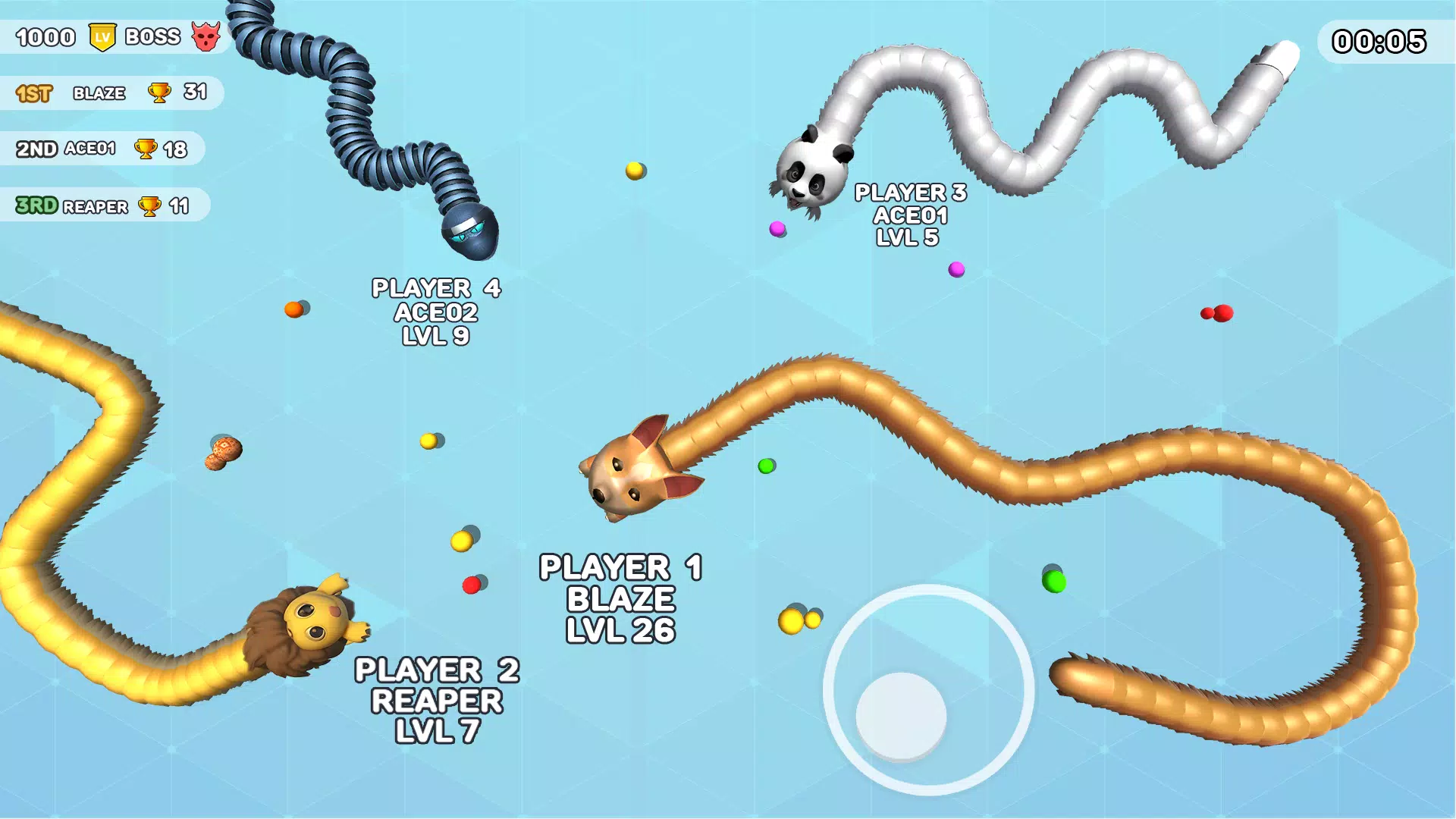
Task: Toggle the 3RD place leaderboard entry
Action: pyautogui.click(x=102, y=206)
